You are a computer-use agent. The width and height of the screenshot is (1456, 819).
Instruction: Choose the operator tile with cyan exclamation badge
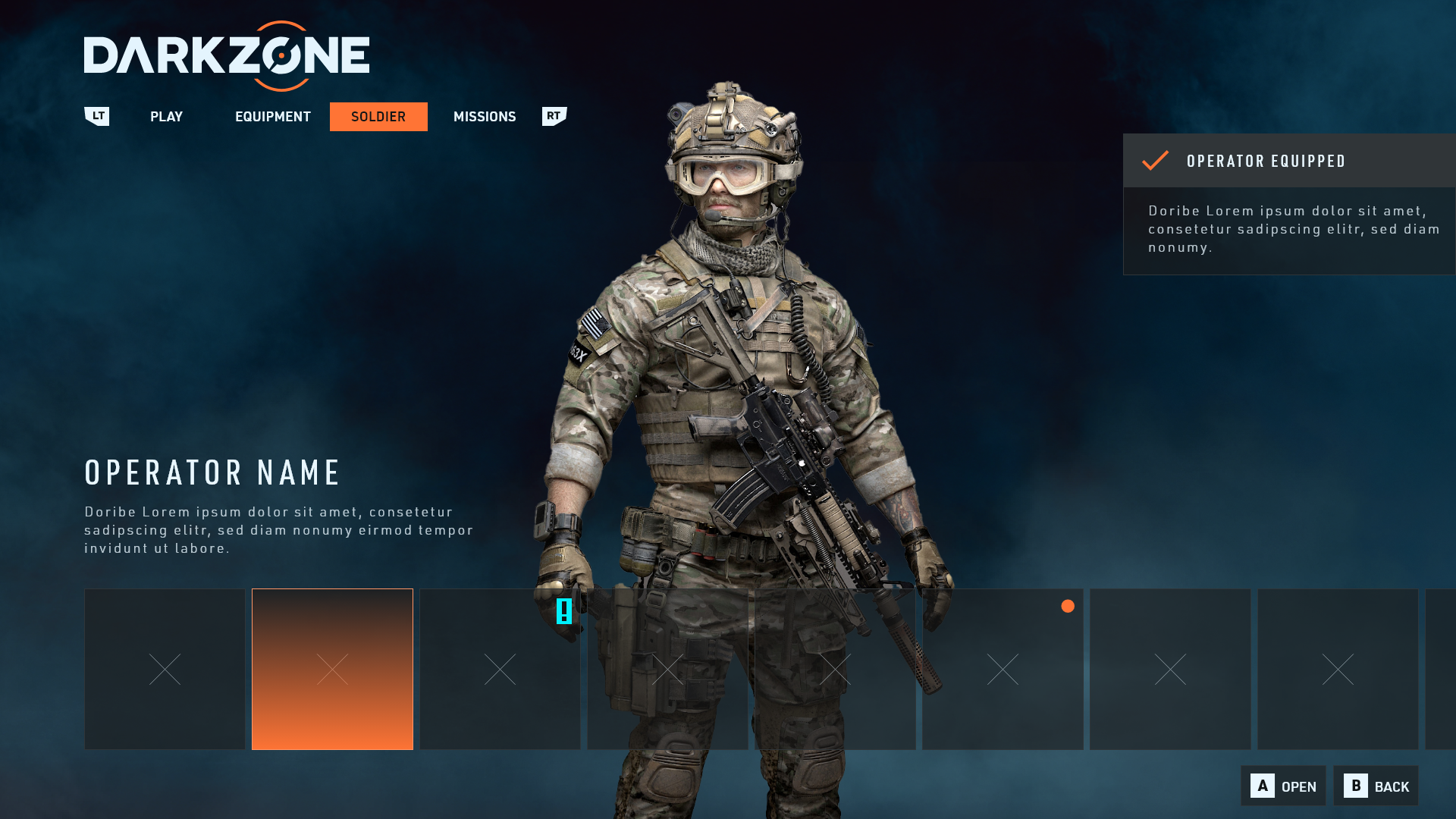pos(500,669)
